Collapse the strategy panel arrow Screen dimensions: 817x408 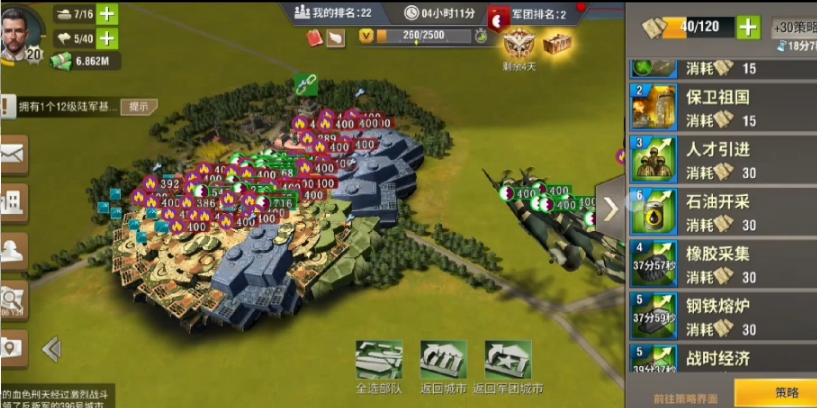coord(611,208)
